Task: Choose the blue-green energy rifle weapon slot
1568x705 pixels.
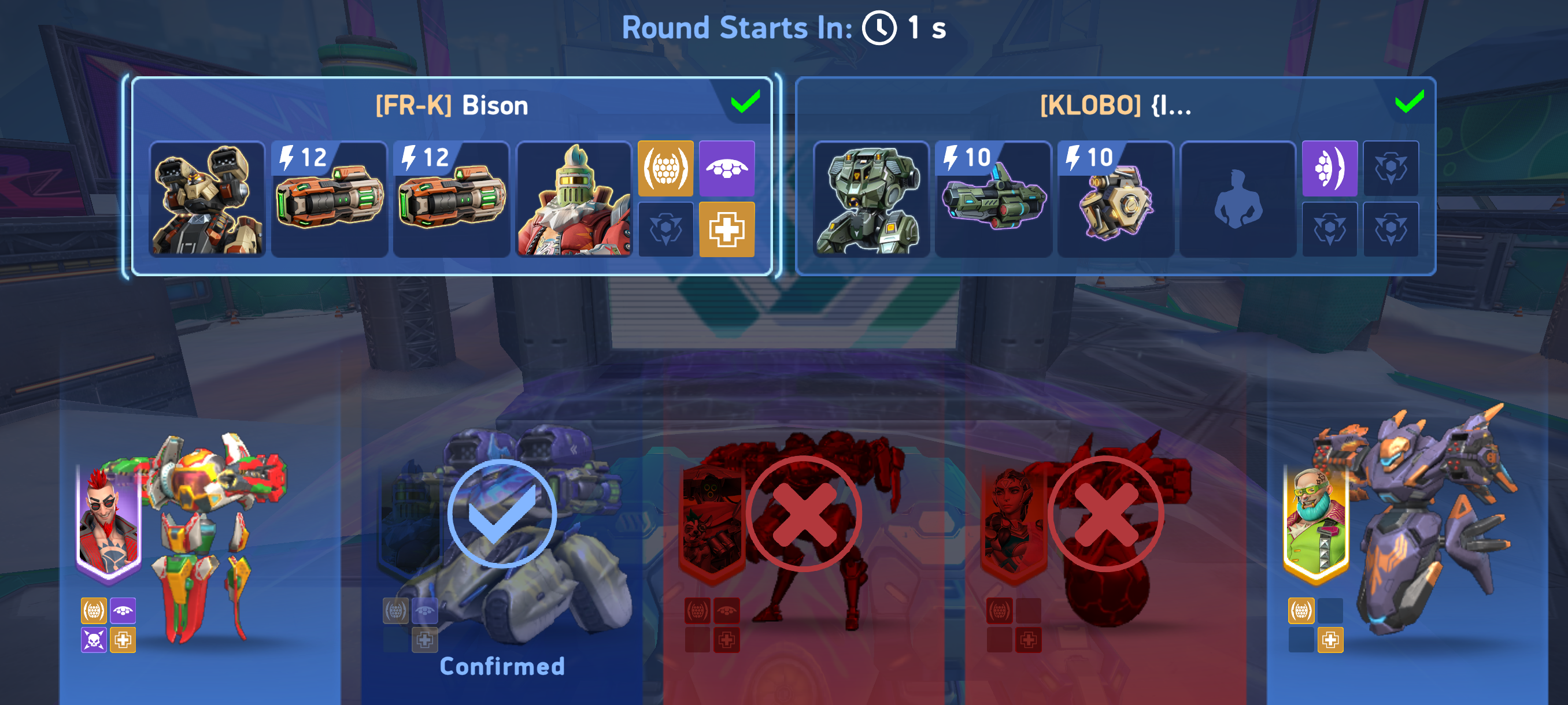Action: 993,199
